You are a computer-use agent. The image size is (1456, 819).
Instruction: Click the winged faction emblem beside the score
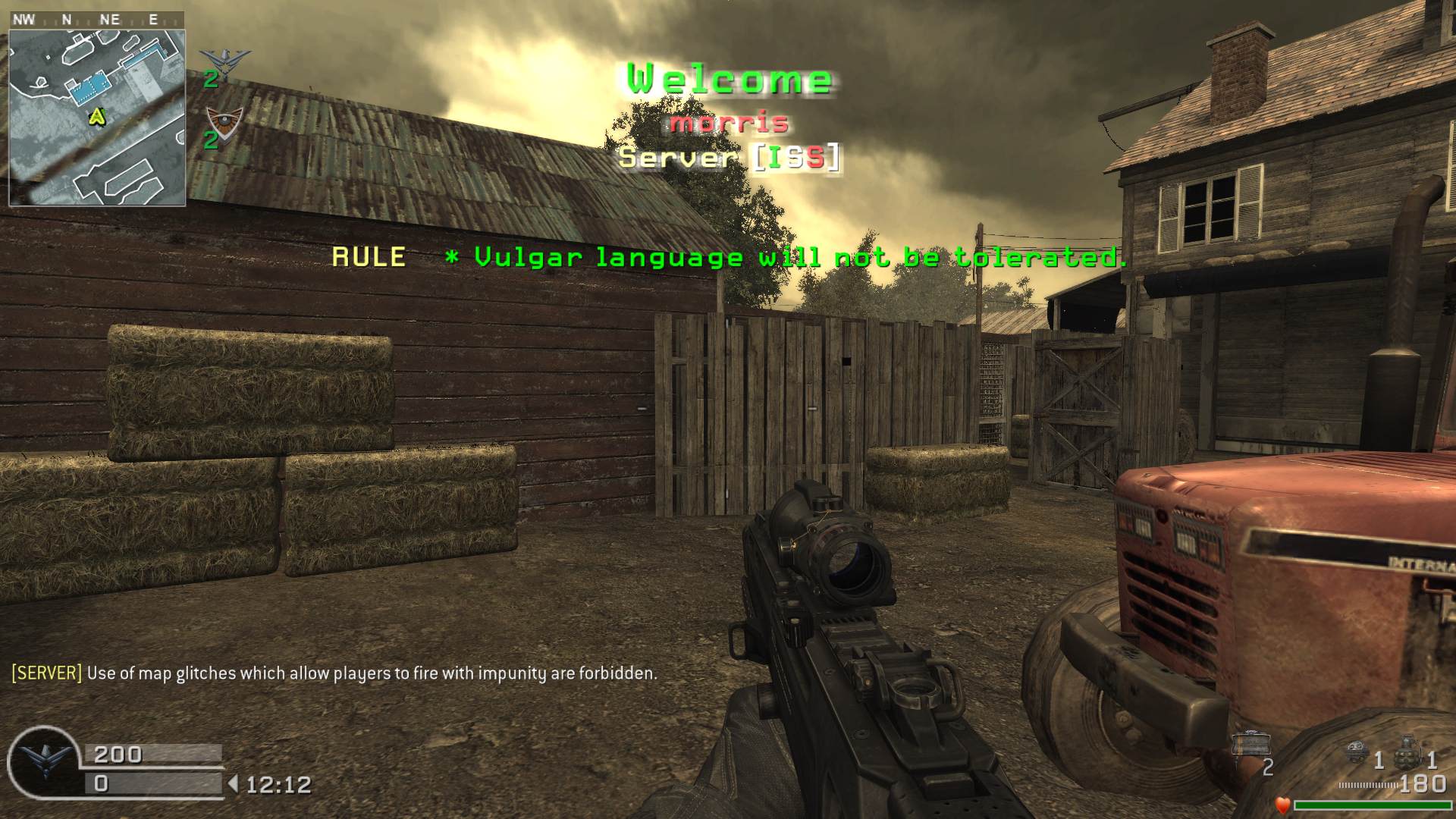click(45, 760)
